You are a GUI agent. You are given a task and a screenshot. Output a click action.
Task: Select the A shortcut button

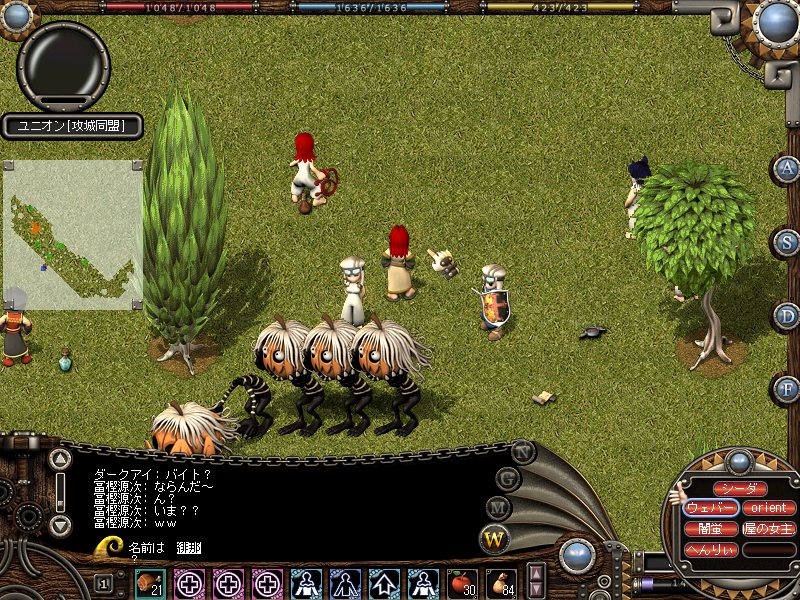(x=787, y=168)
